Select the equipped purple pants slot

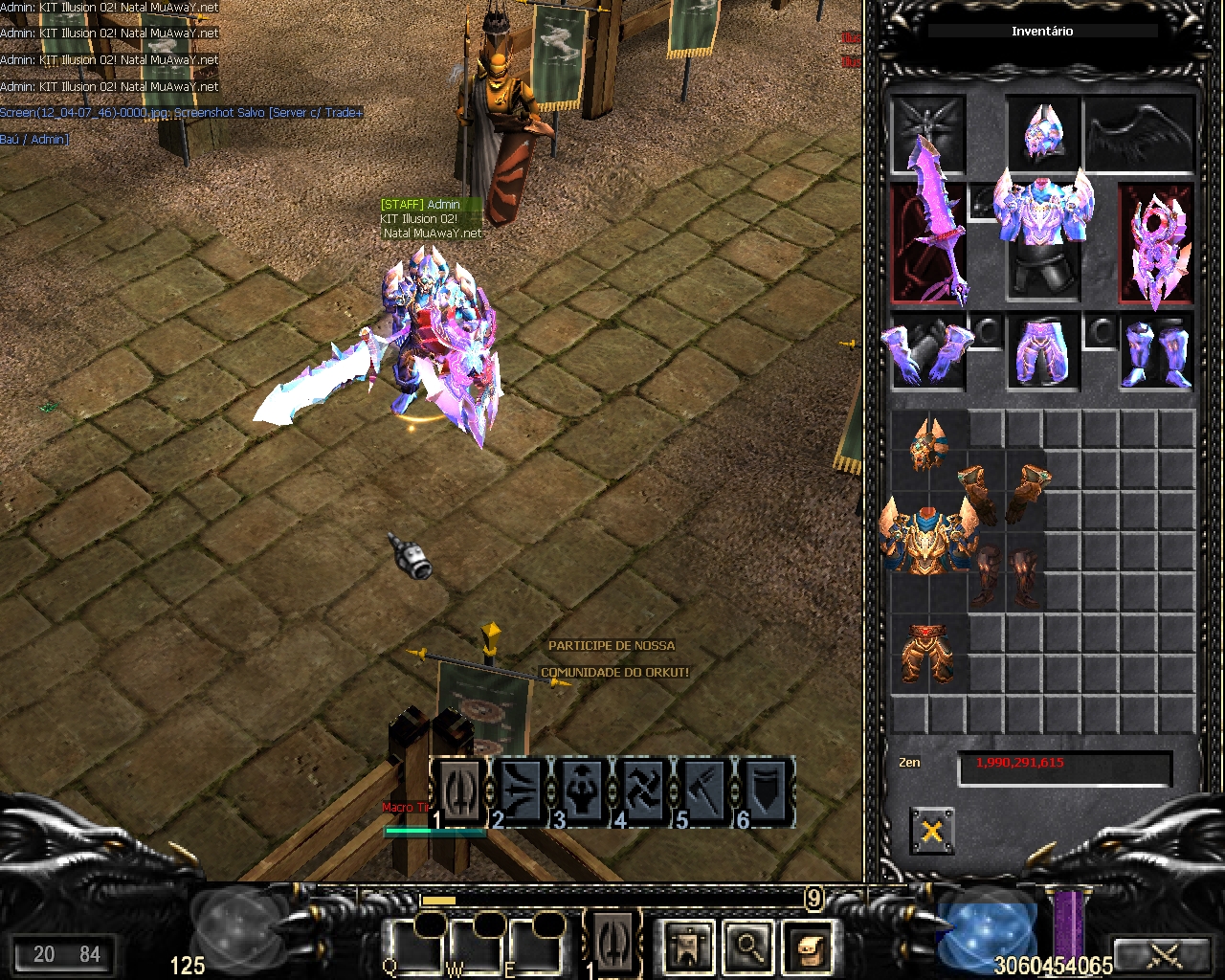1042,351
